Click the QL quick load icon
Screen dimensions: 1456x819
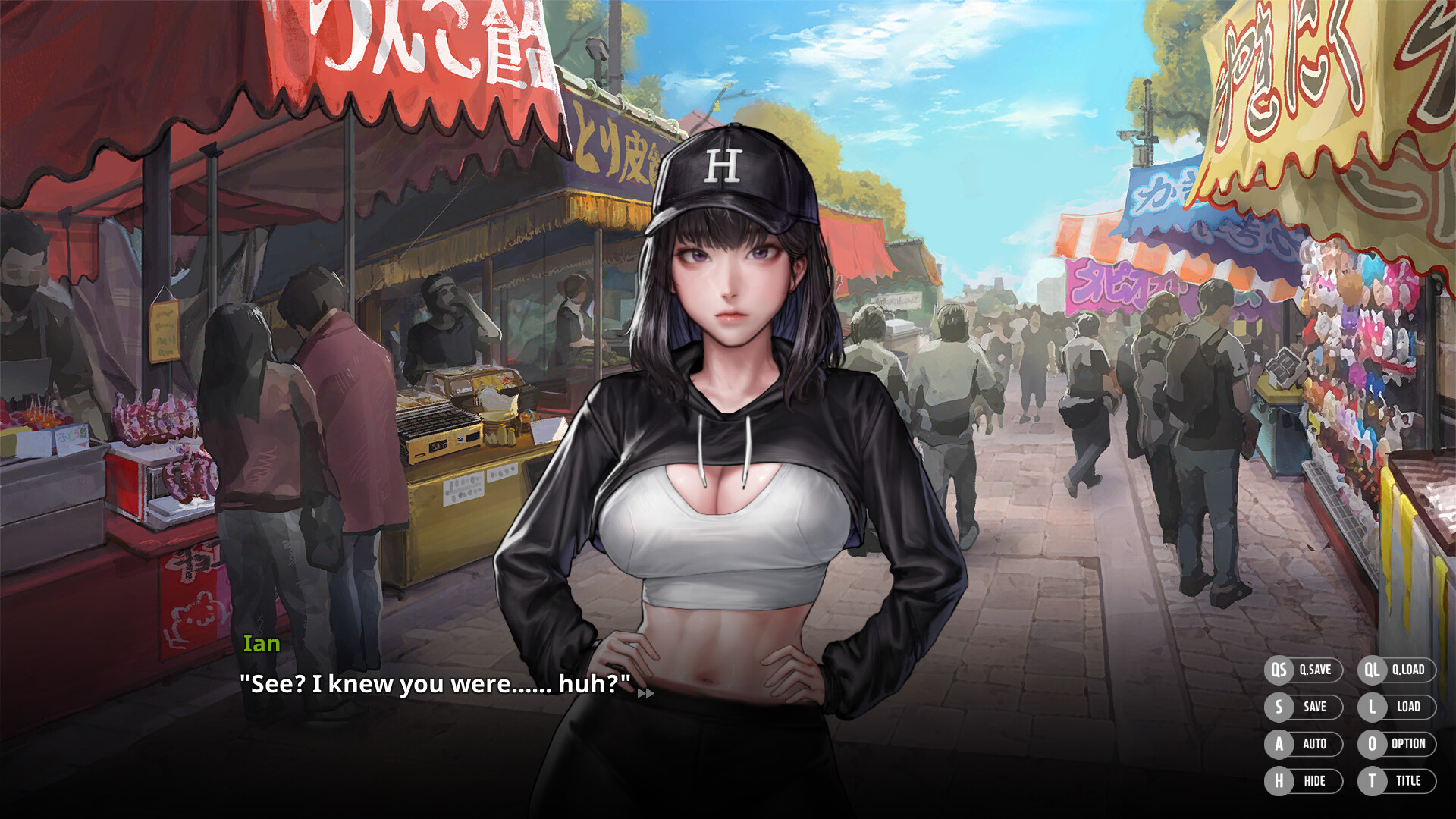(x=1374, y=670)
